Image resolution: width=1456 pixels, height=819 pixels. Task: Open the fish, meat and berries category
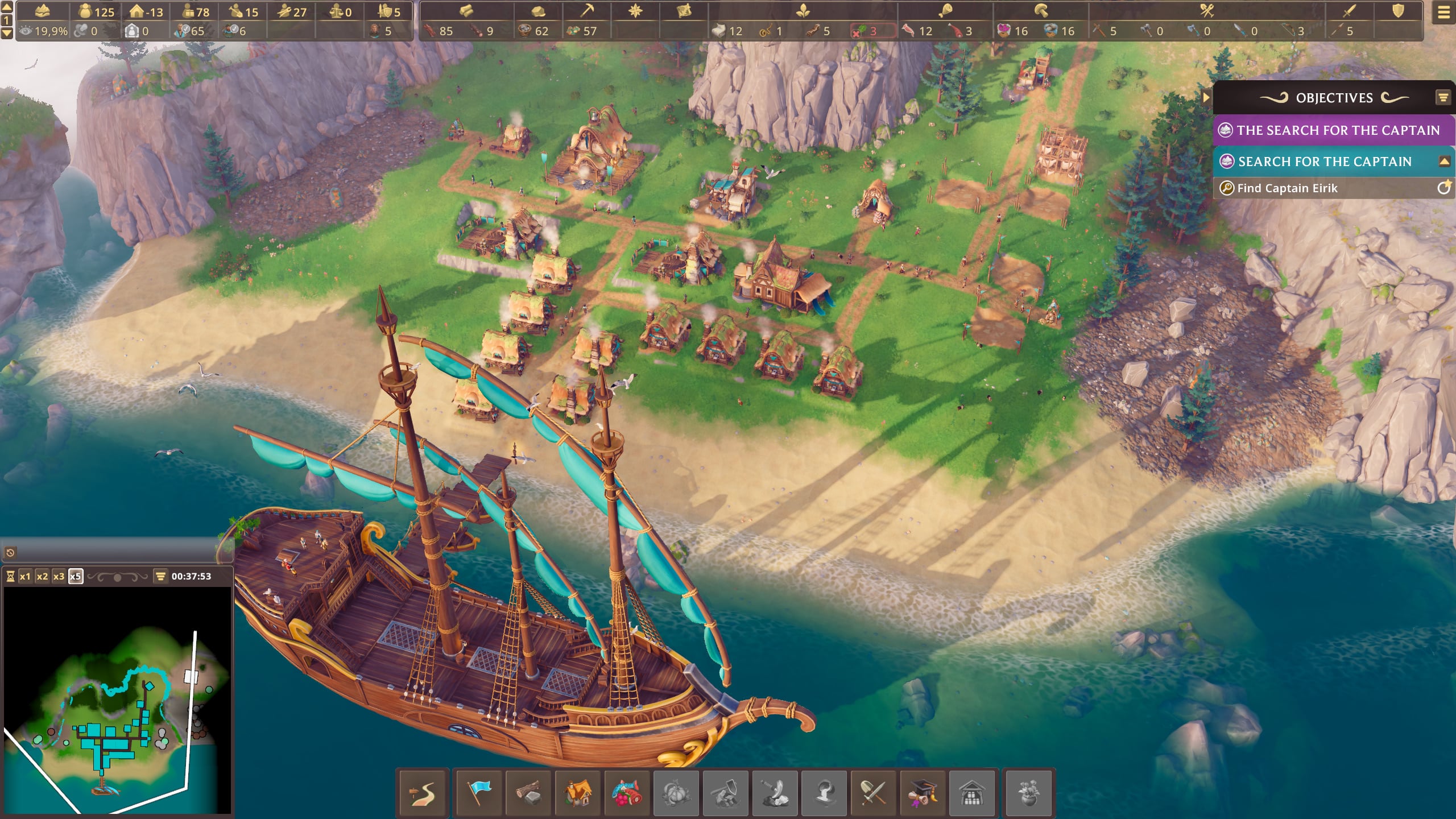(x=627, y=792)
